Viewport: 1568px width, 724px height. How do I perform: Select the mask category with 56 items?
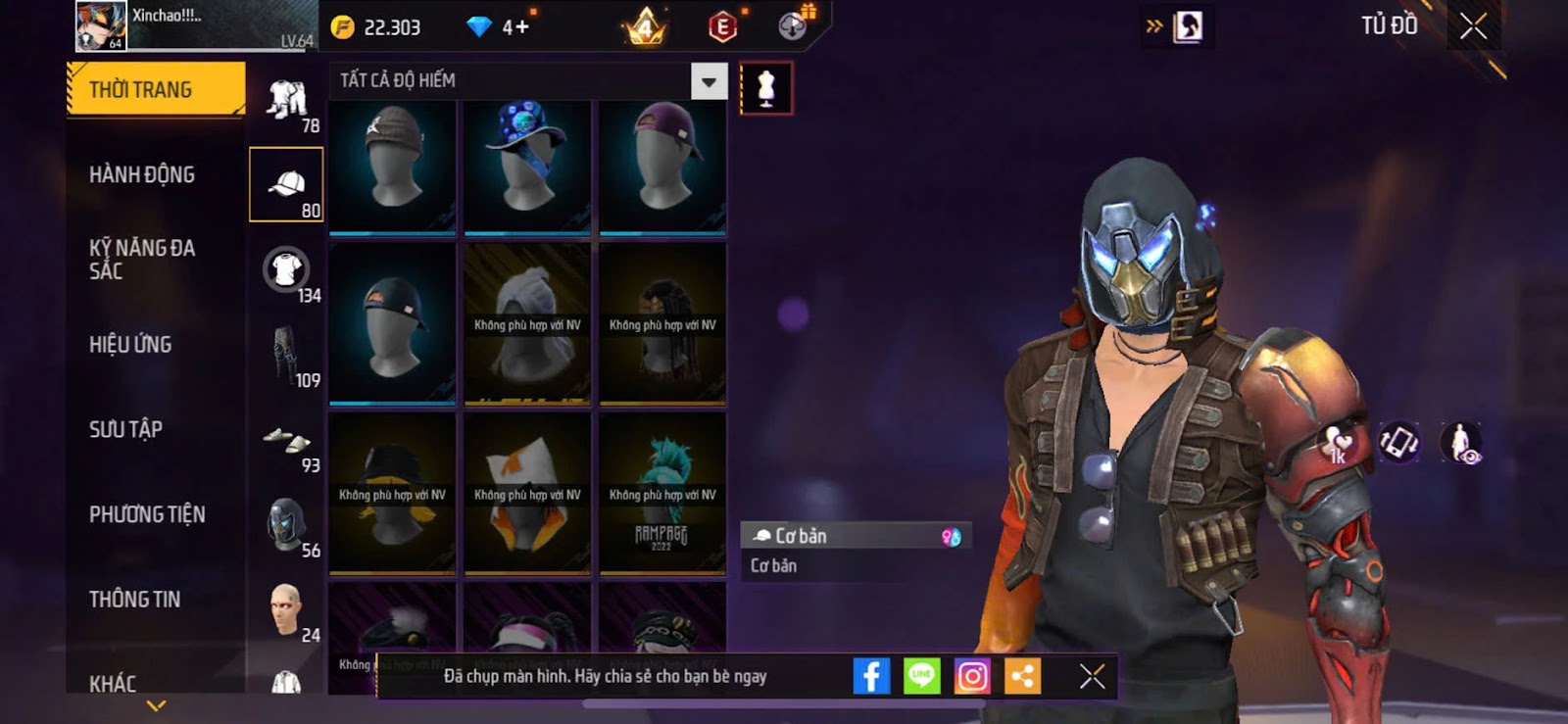point(286,525)
